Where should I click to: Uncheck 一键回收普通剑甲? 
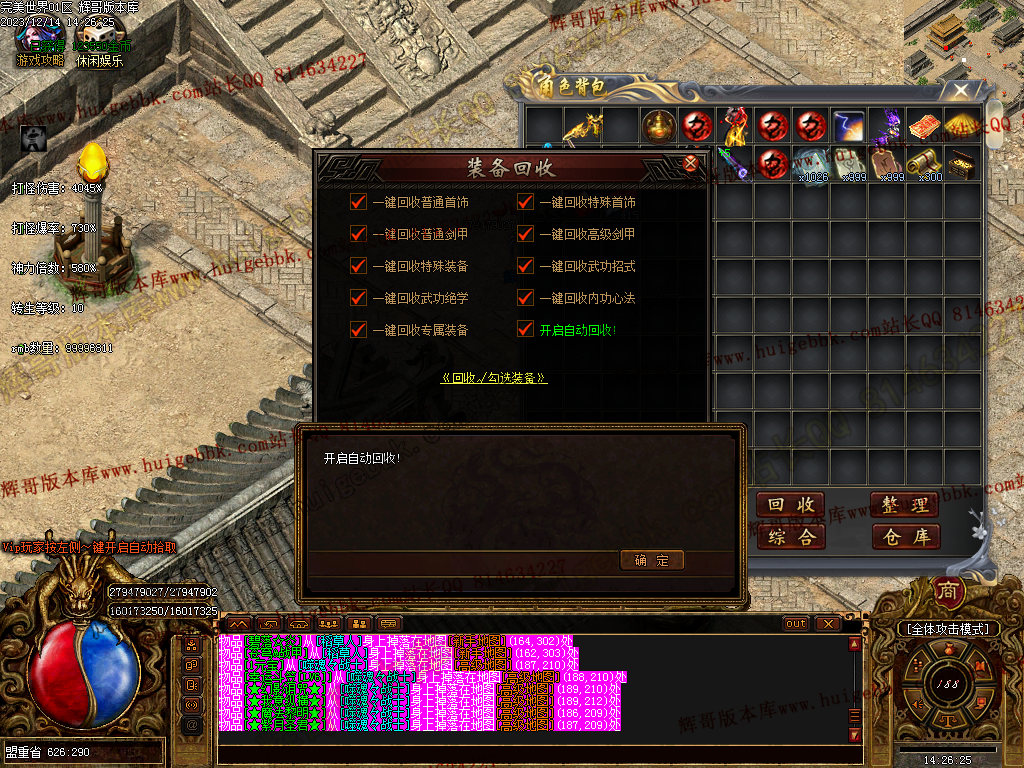coord(359,234)
